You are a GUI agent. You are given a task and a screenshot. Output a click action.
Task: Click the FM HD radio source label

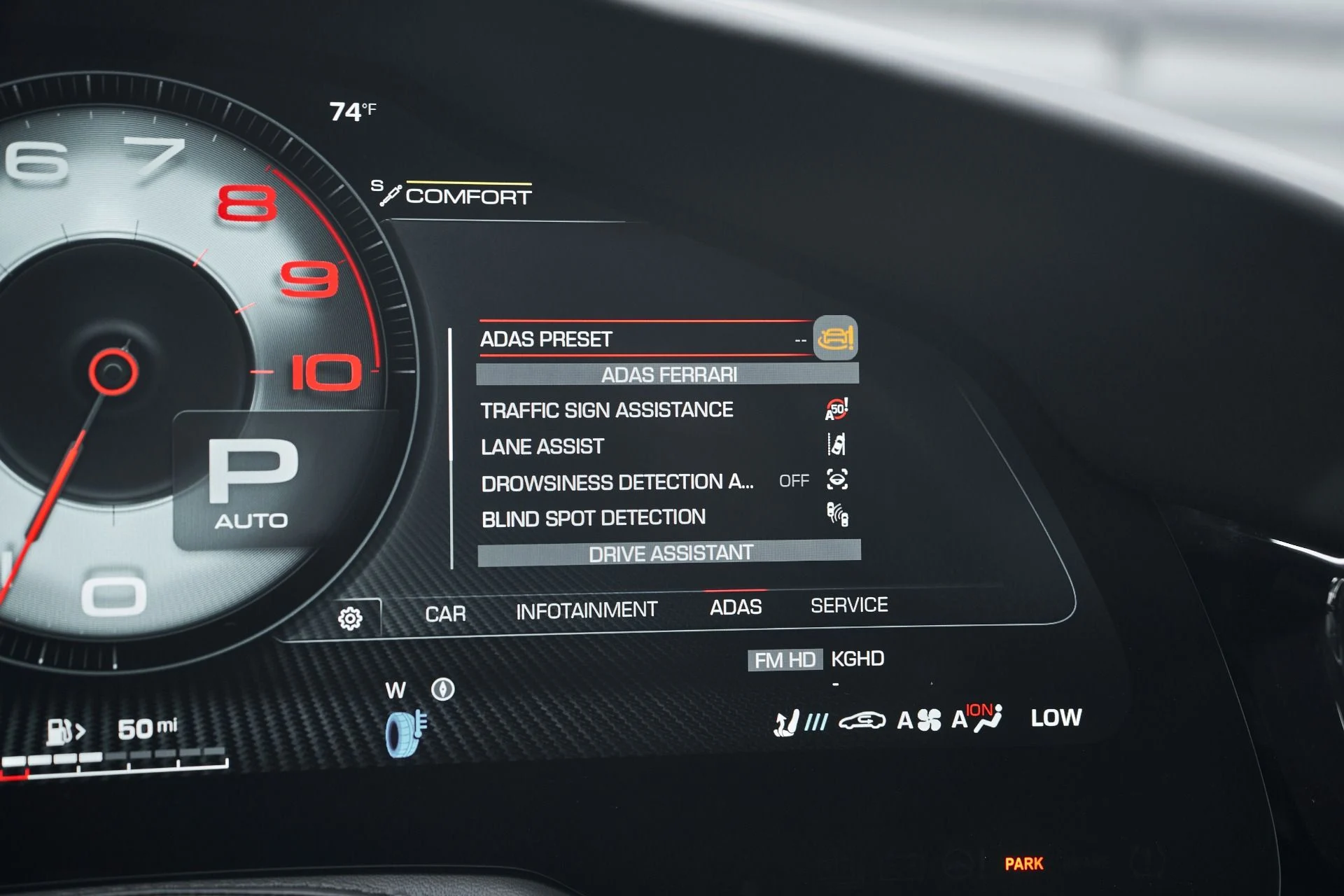click(785, 660)
